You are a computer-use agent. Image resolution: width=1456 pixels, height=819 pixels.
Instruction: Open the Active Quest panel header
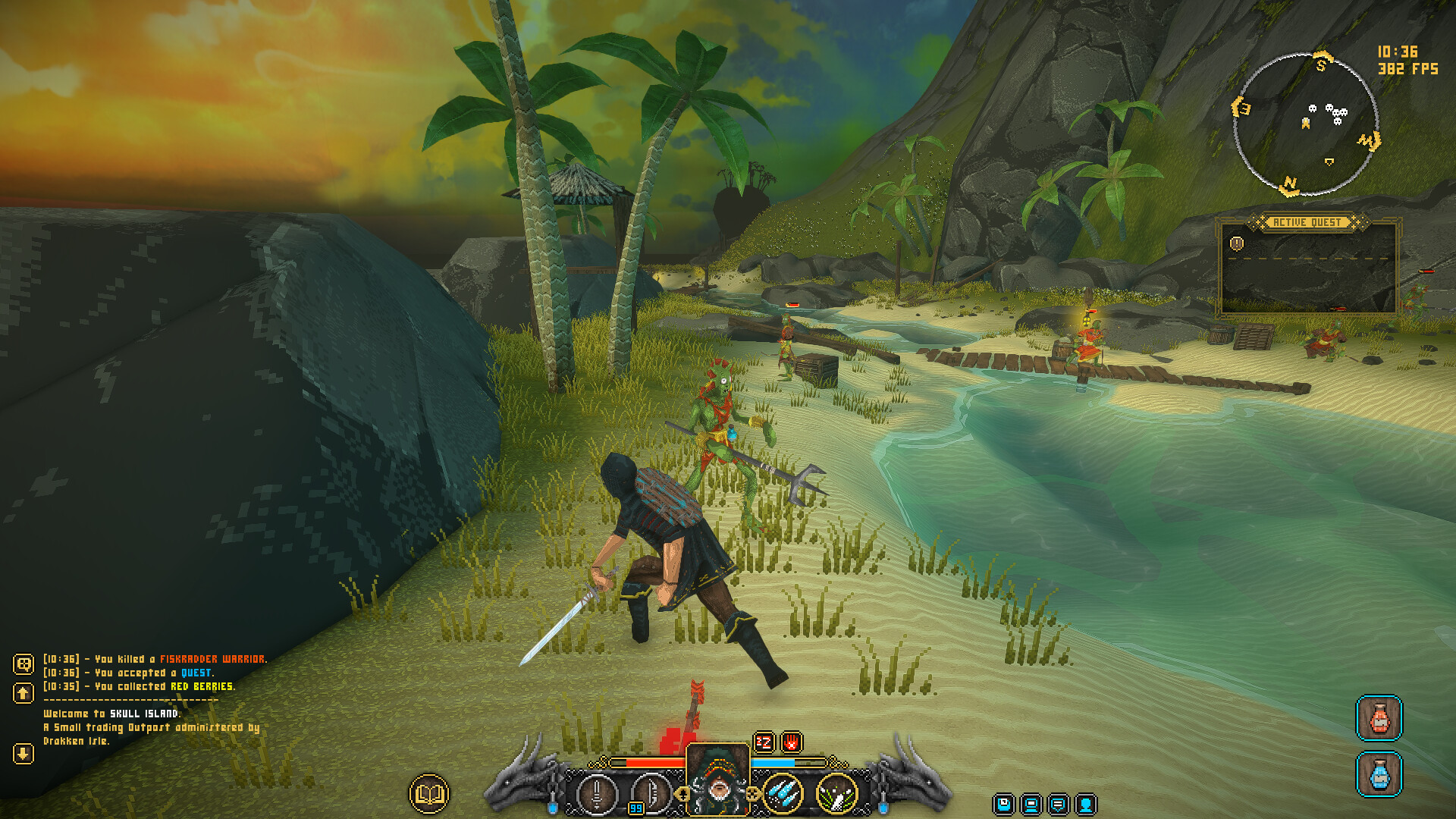(x=1306, y=221)
